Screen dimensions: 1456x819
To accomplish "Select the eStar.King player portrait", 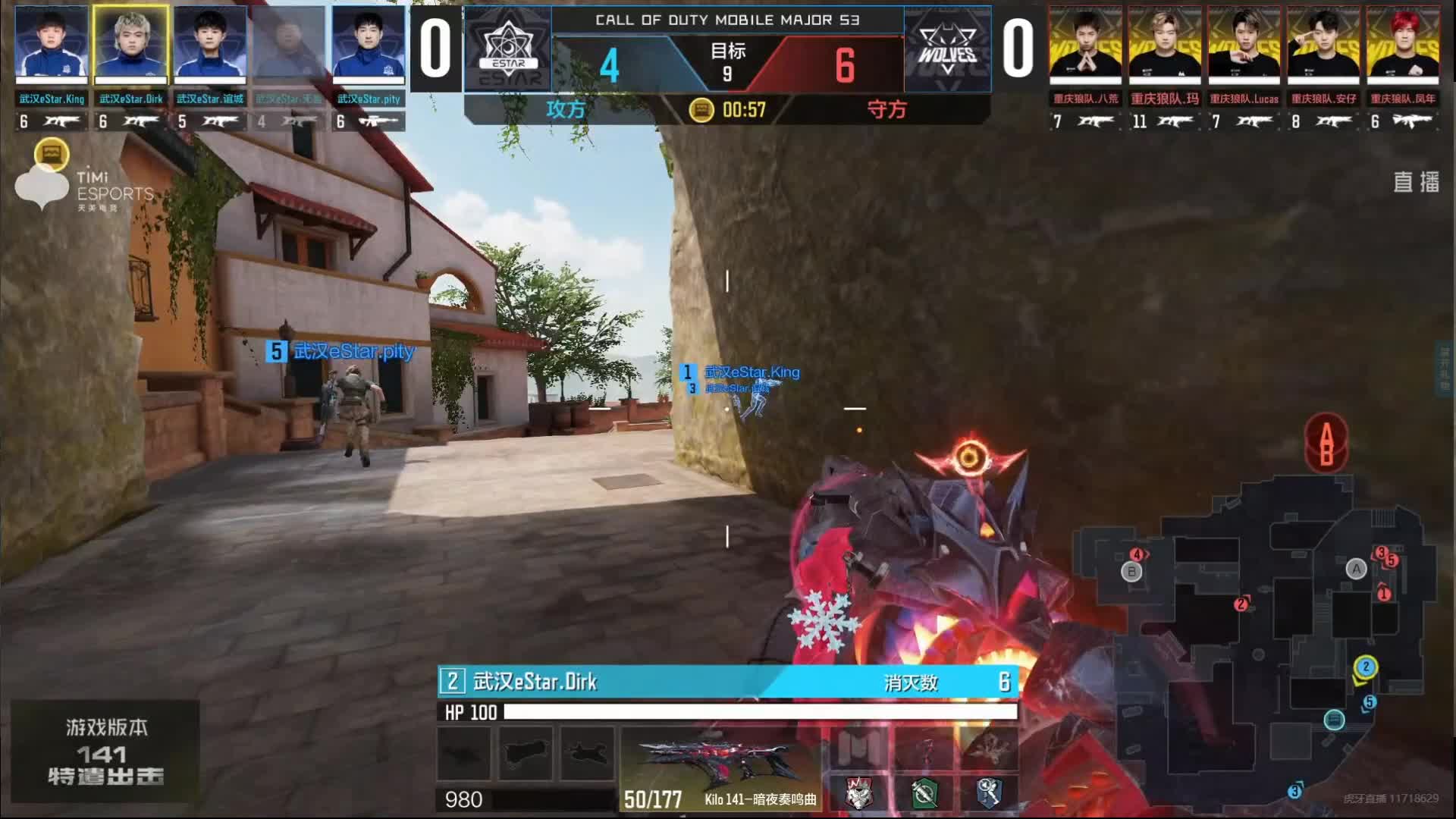I will coord(52,44).
